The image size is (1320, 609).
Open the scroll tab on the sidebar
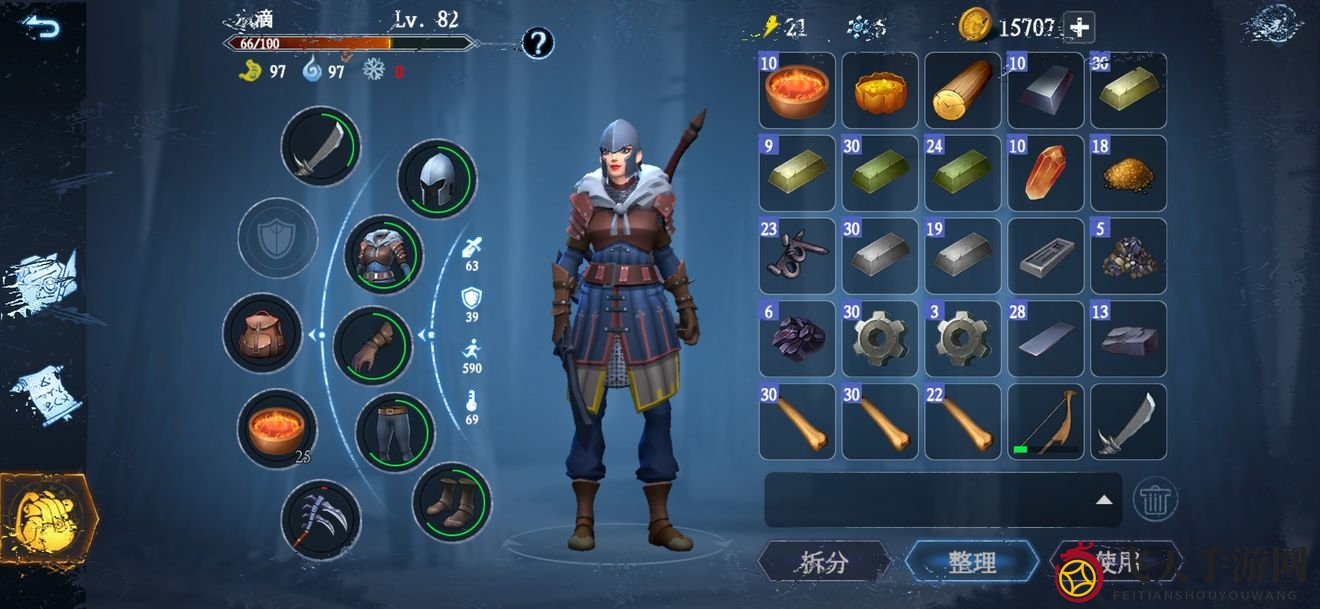(x=43, y=397)
